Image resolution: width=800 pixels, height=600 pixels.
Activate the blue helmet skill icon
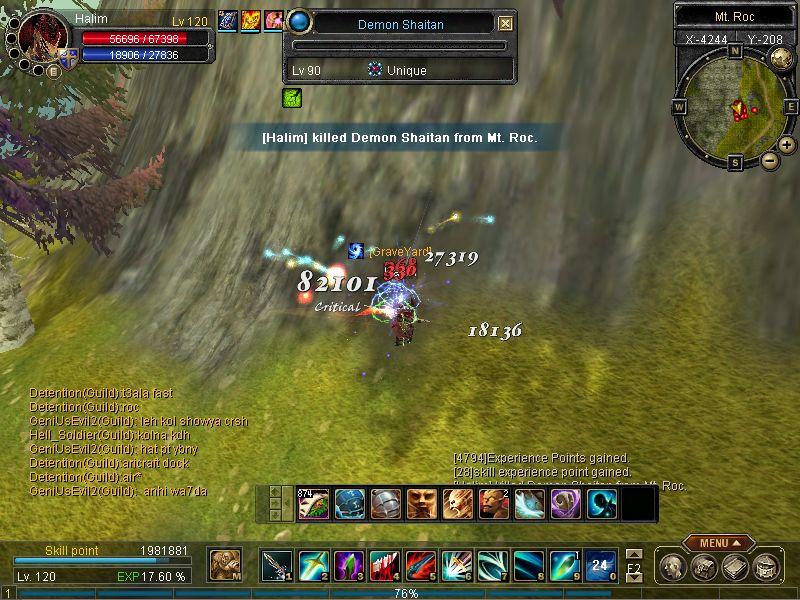(349, 503)
